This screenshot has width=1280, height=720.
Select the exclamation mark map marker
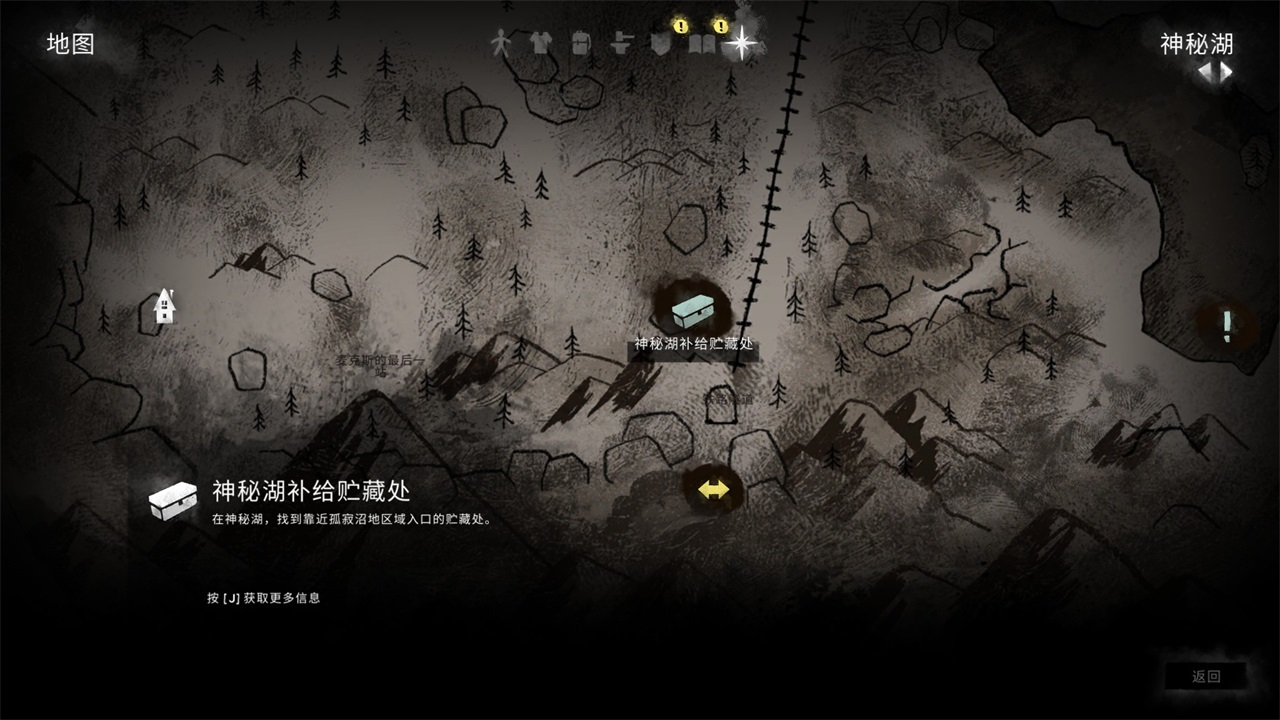pyautogui.click(x=1227, y=326)
